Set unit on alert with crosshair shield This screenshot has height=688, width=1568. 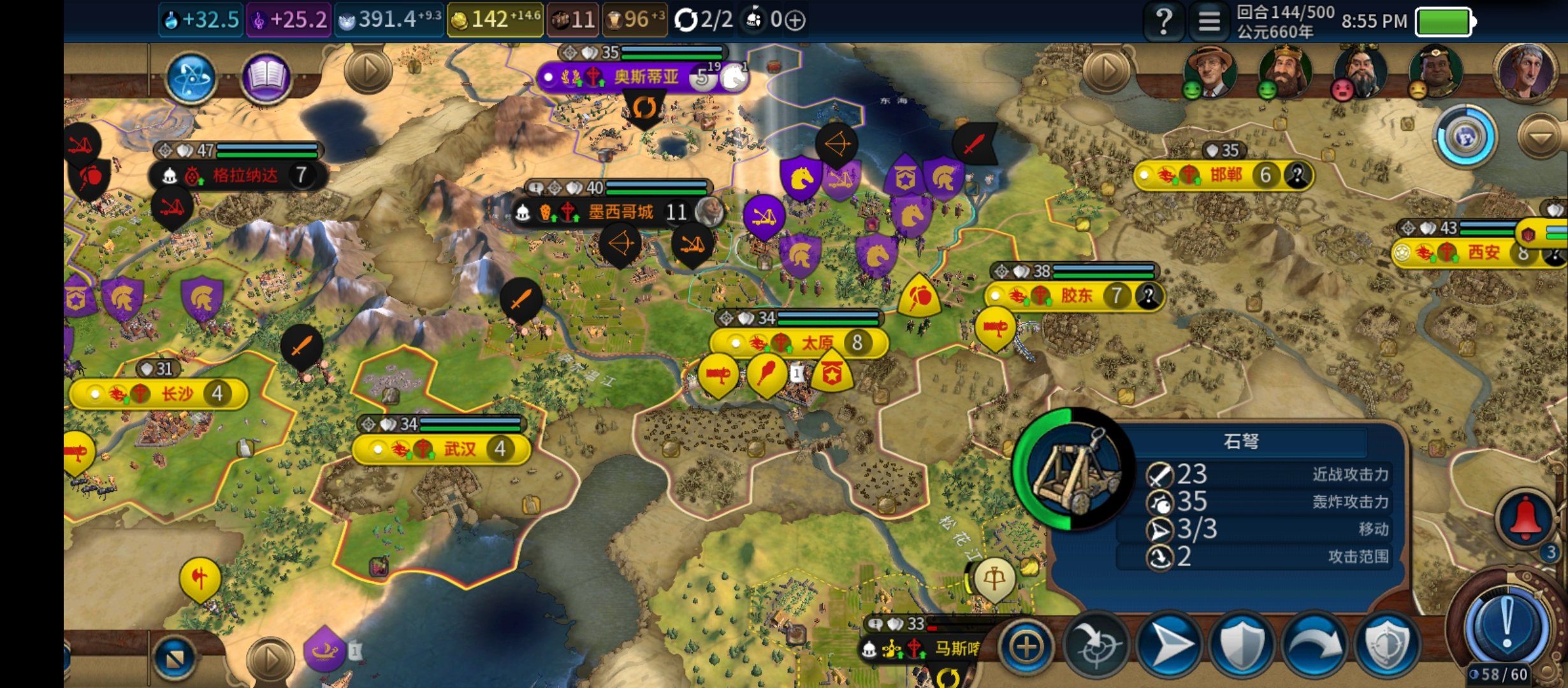(x=1387, y=647)
